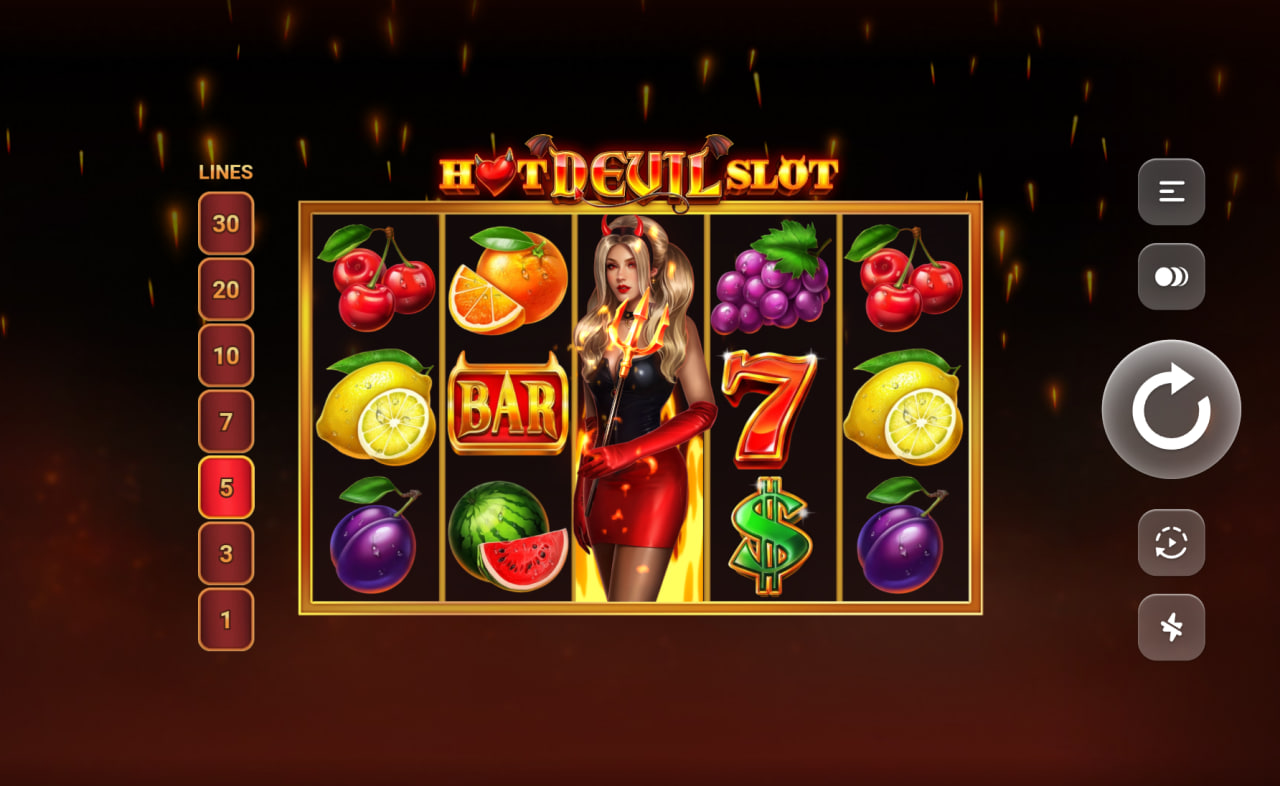Select 10 paylines
Screen dimensions: 1280x786
click(x=227, y=357)
